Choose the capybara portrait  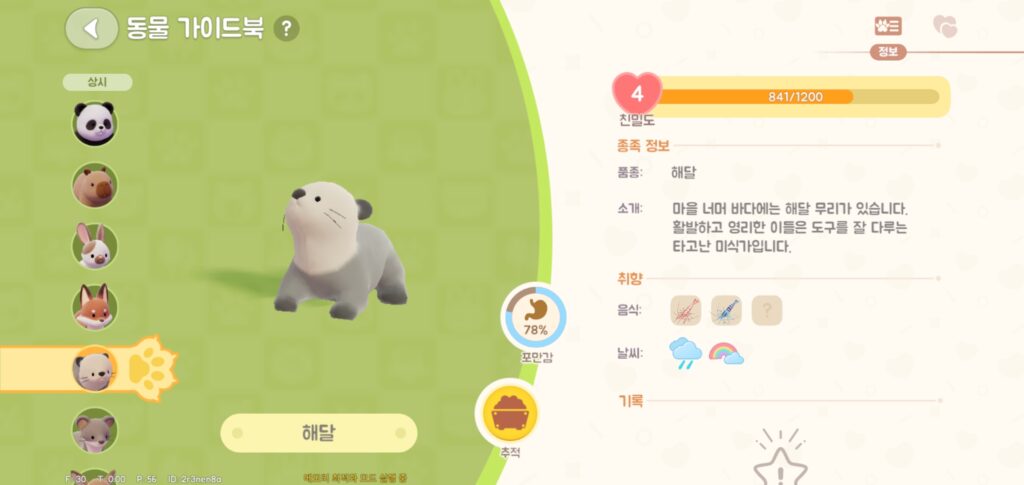(95, 185)
